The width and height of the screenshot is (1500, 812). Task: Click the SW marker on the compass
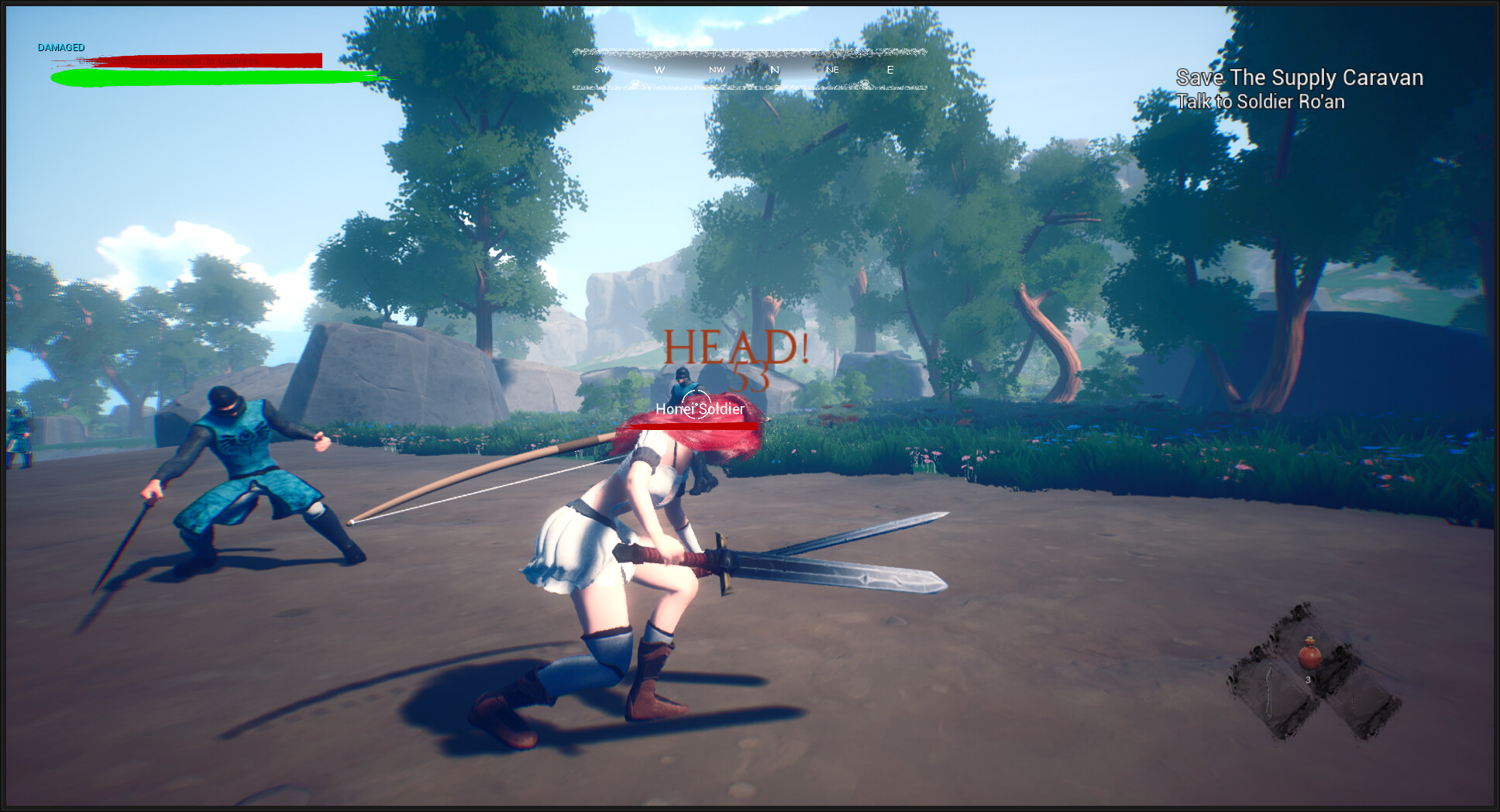click(600, 69)
